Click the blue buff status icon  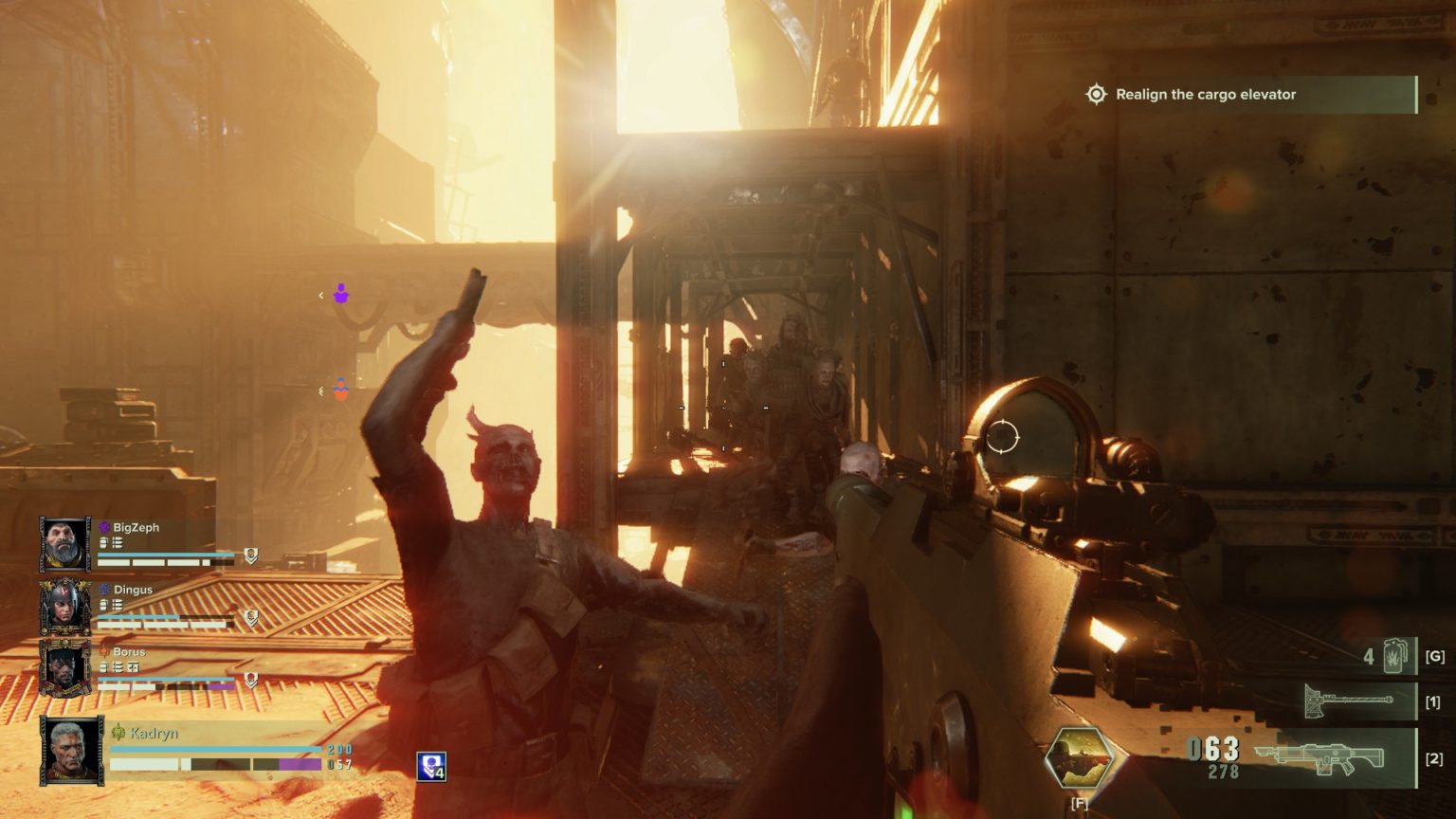pyautogui.click(x=431, y=766)
